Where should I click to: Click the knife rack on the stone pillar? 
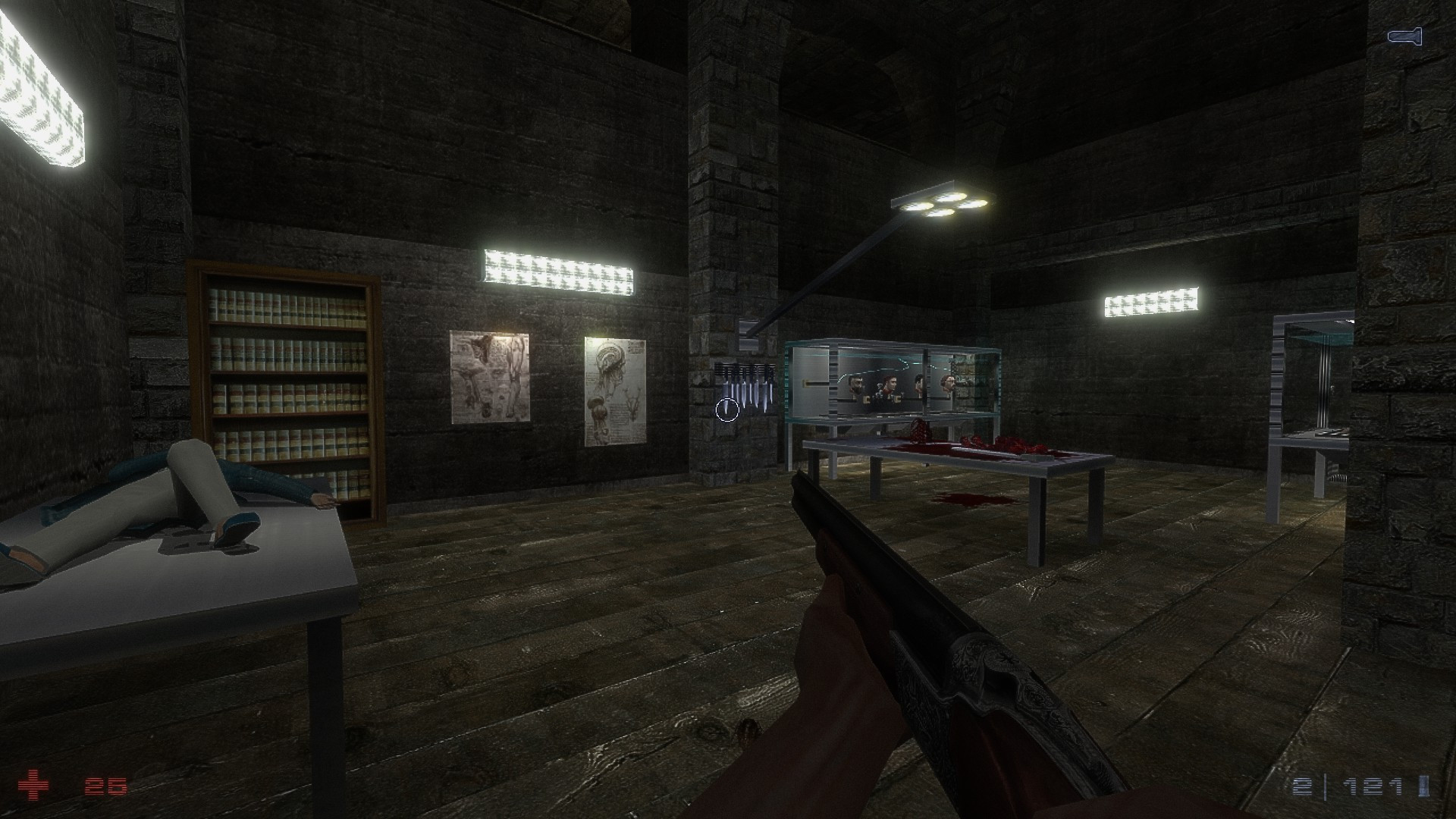[743, 383]
